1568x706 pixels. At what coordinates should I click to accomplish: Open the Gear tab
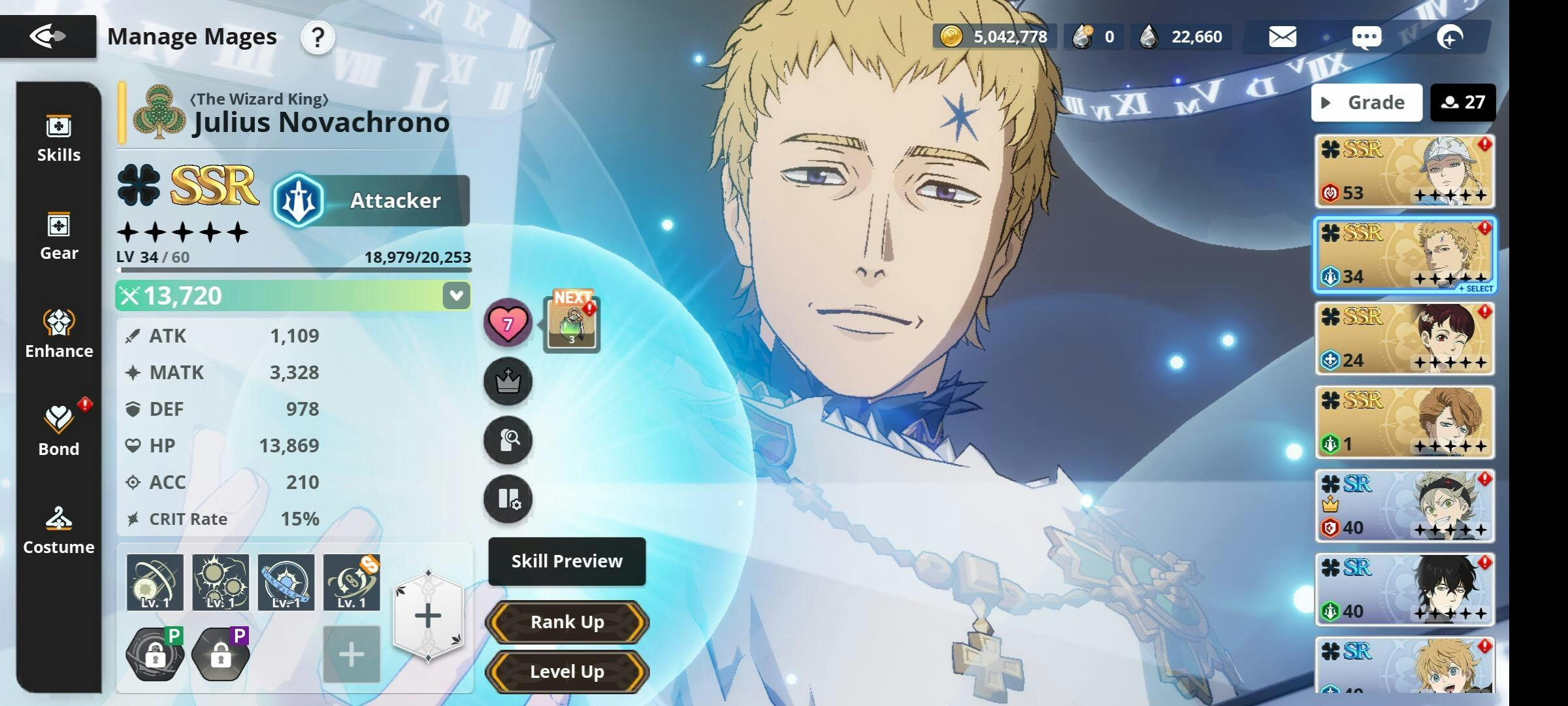59,237
